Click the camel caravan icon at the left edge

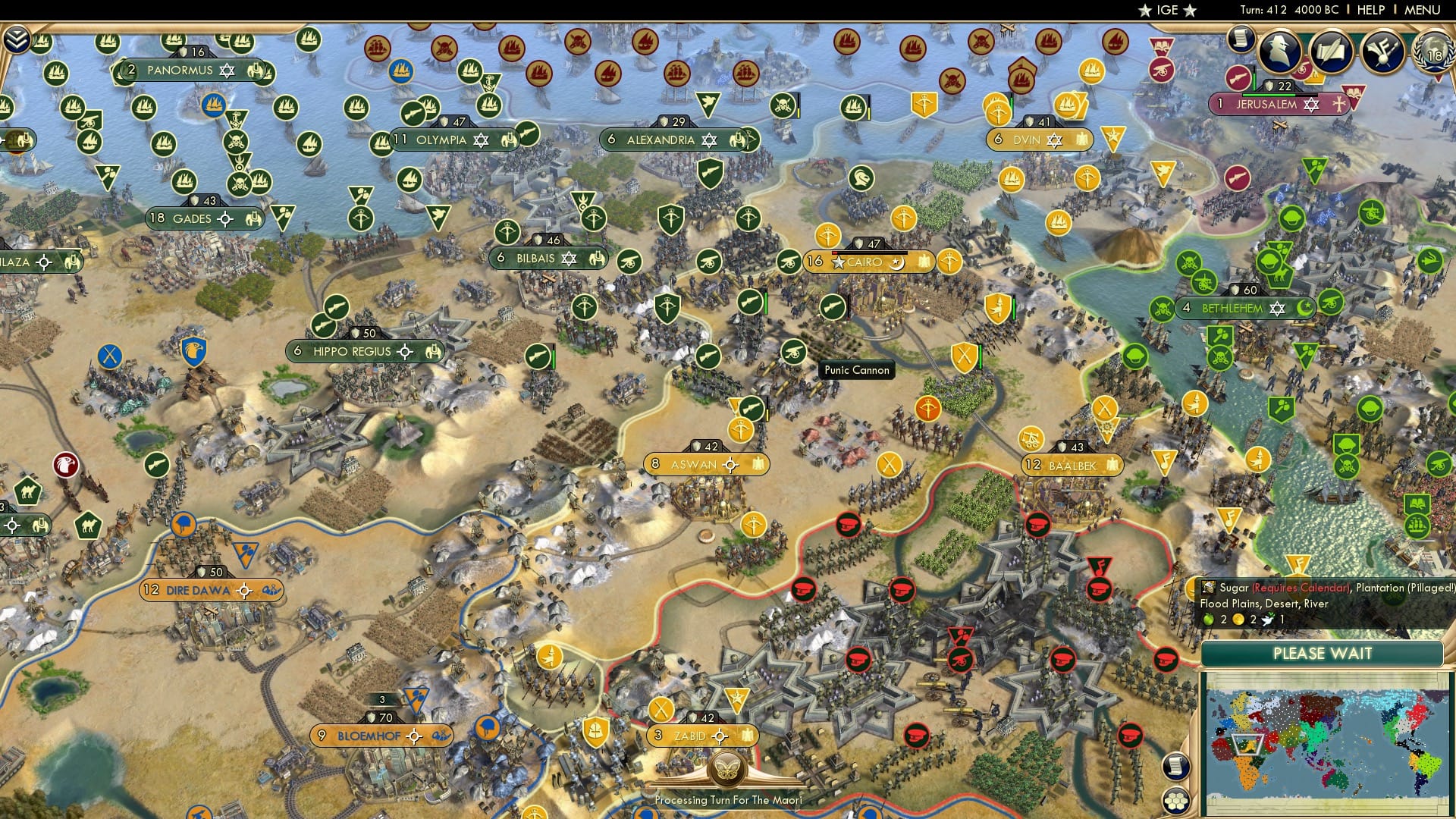[x=27, y=491]
